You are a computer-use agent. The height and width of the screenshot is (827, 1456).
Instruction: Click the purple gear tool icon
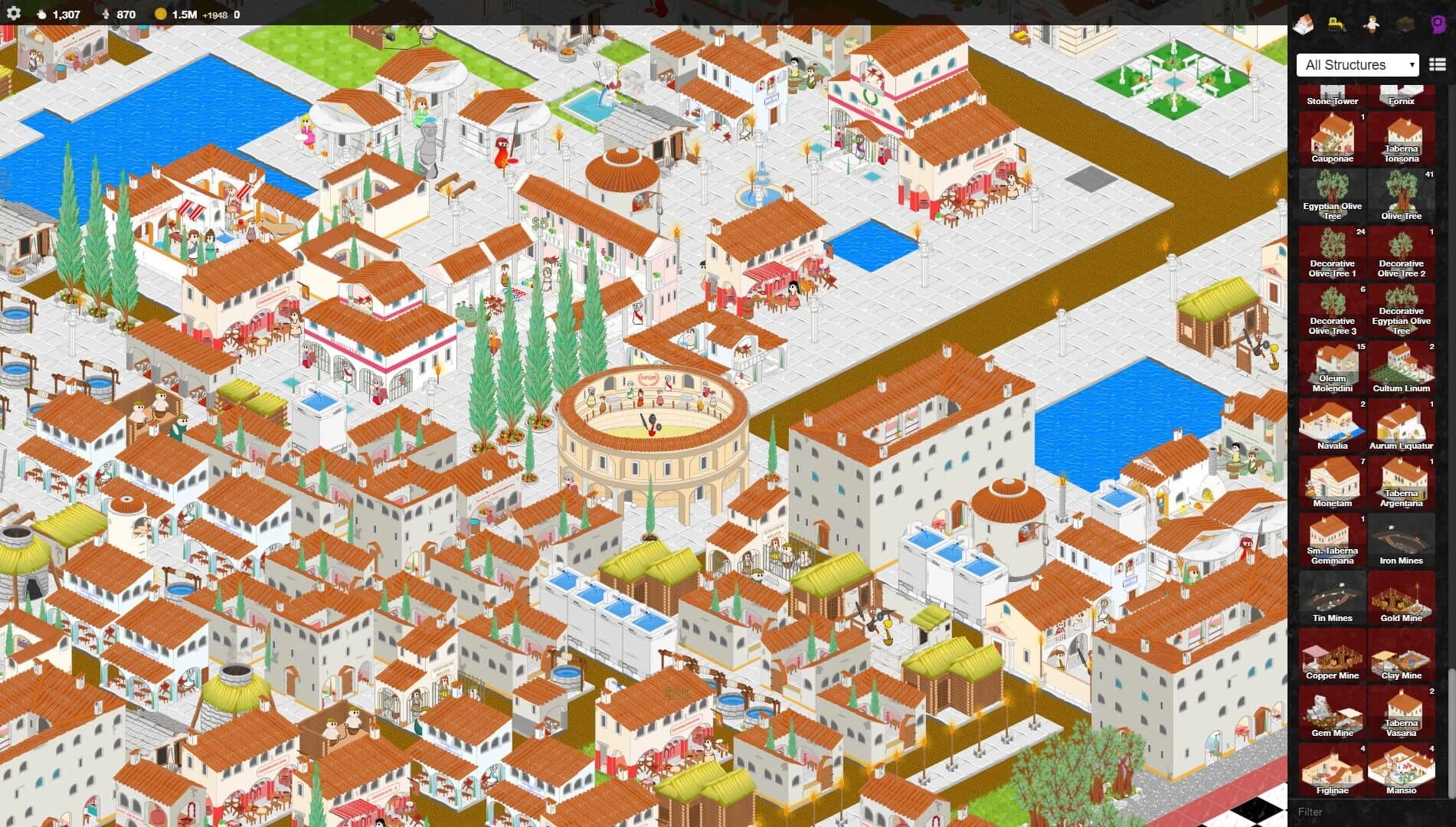[1437, 23]
